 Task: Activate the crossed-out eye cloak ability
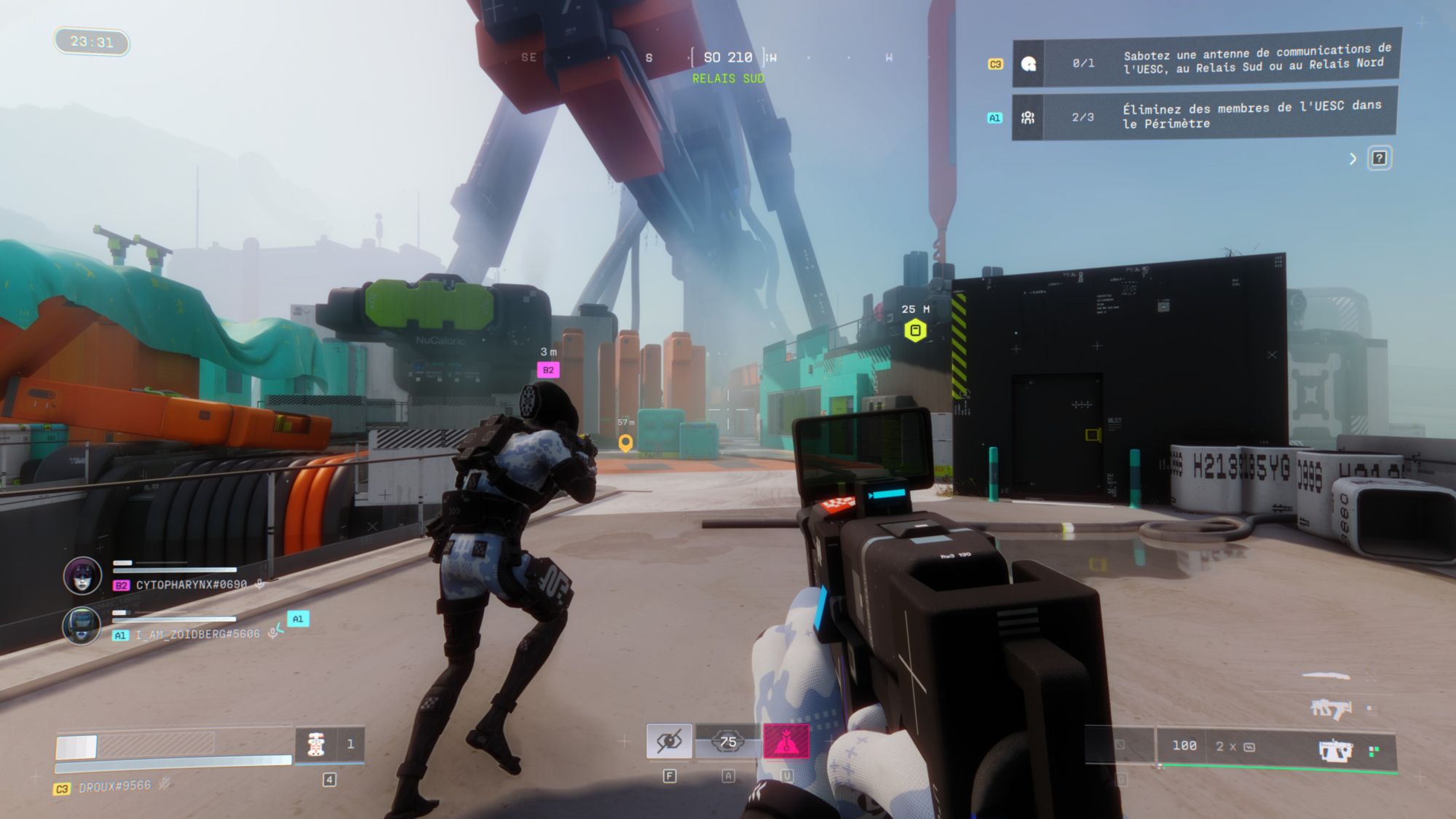coord(669,742)
